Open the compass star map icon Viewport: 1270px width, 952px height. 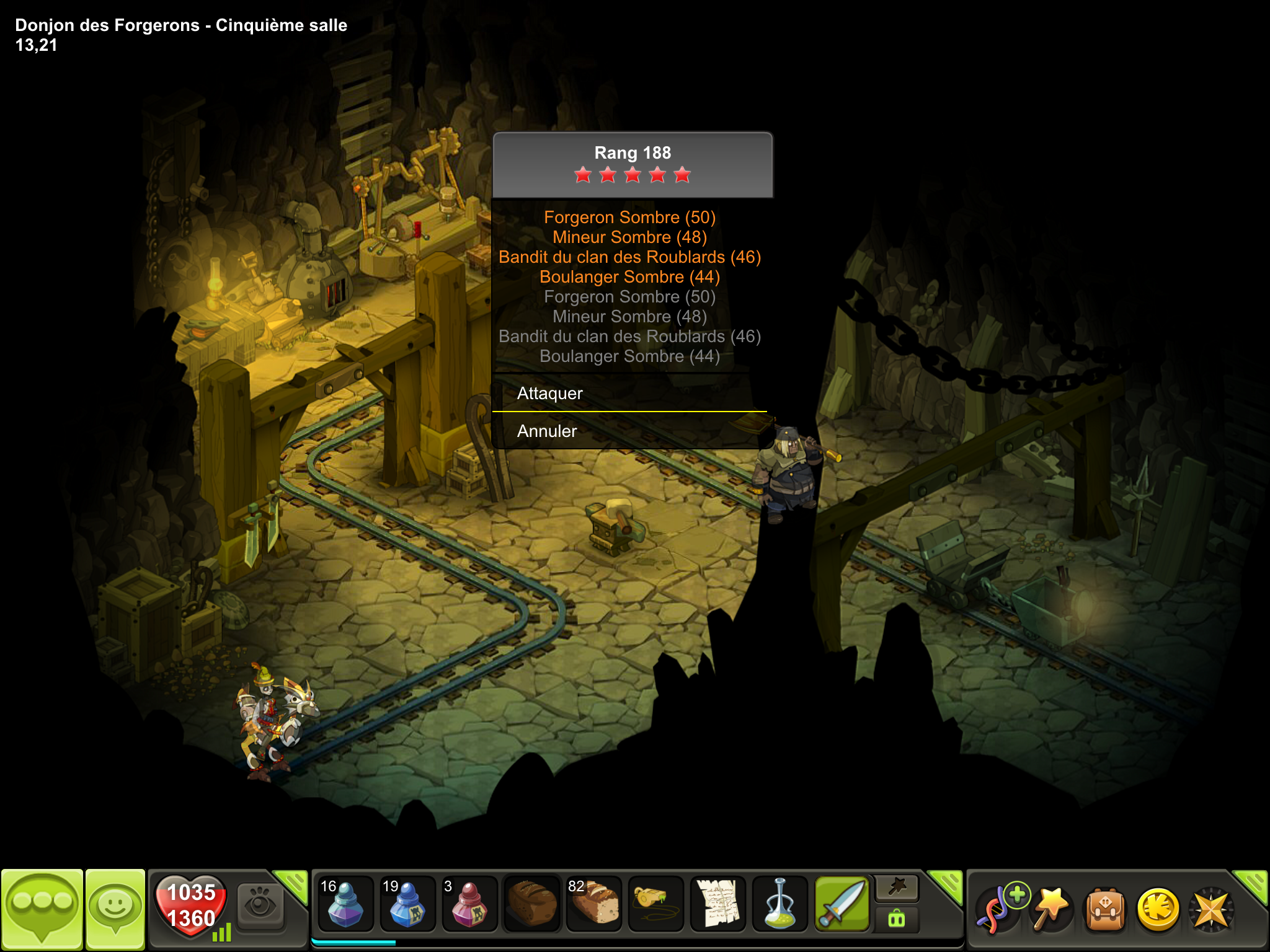click(1211, 908)
